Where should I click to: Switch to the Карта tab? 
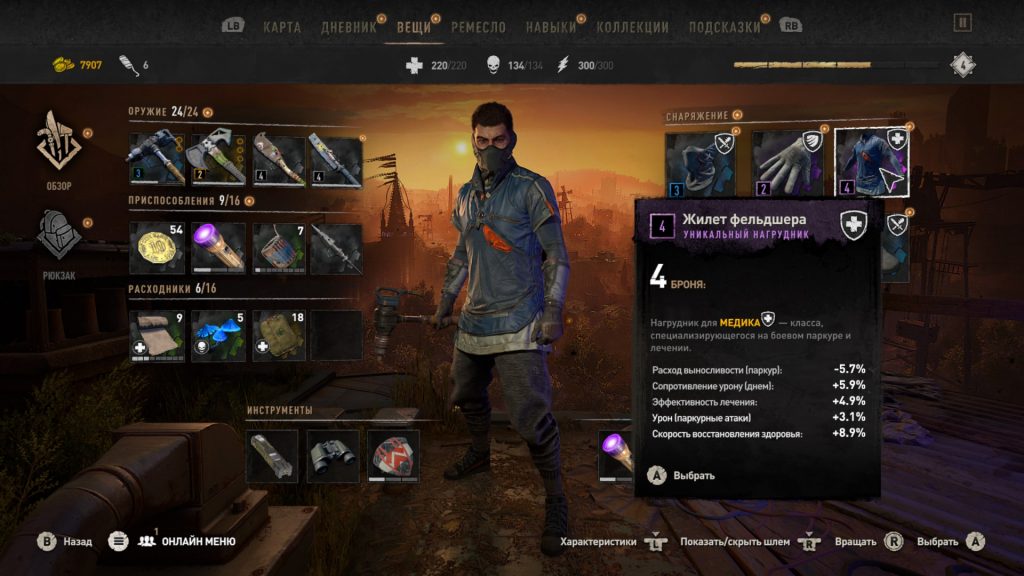click(x=282, y=27)
